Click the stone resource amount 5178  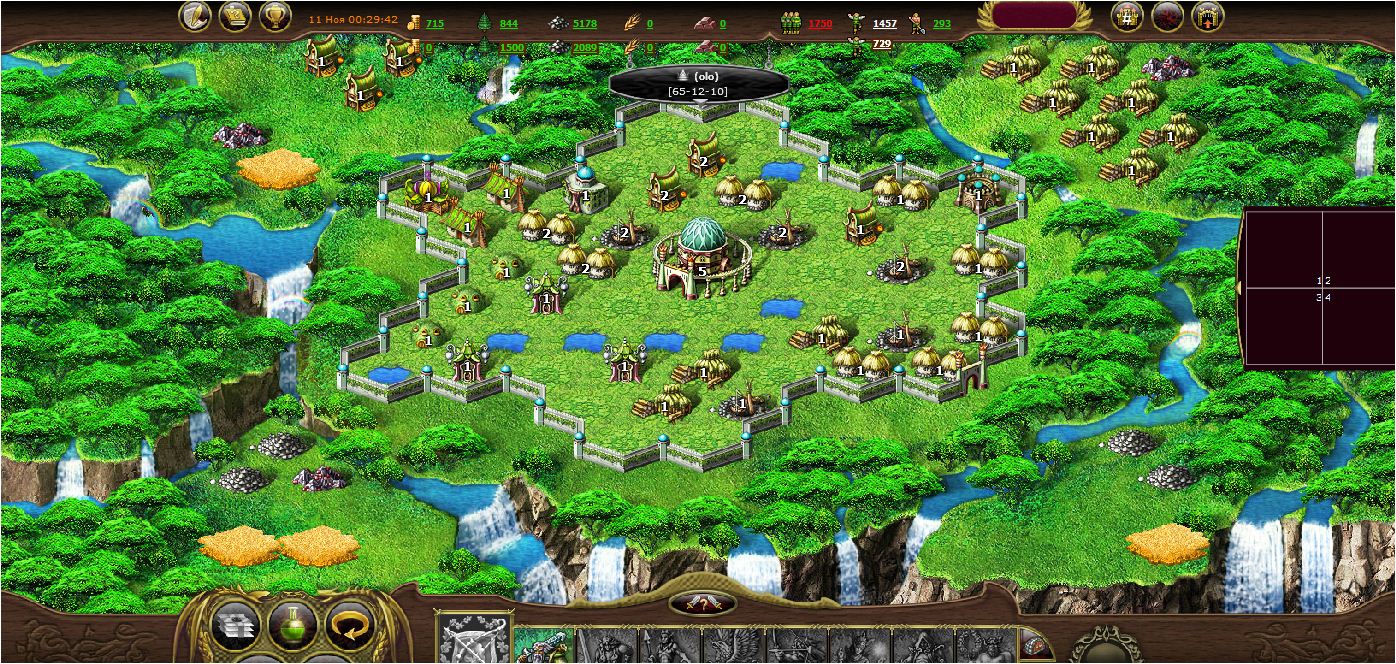585,23
